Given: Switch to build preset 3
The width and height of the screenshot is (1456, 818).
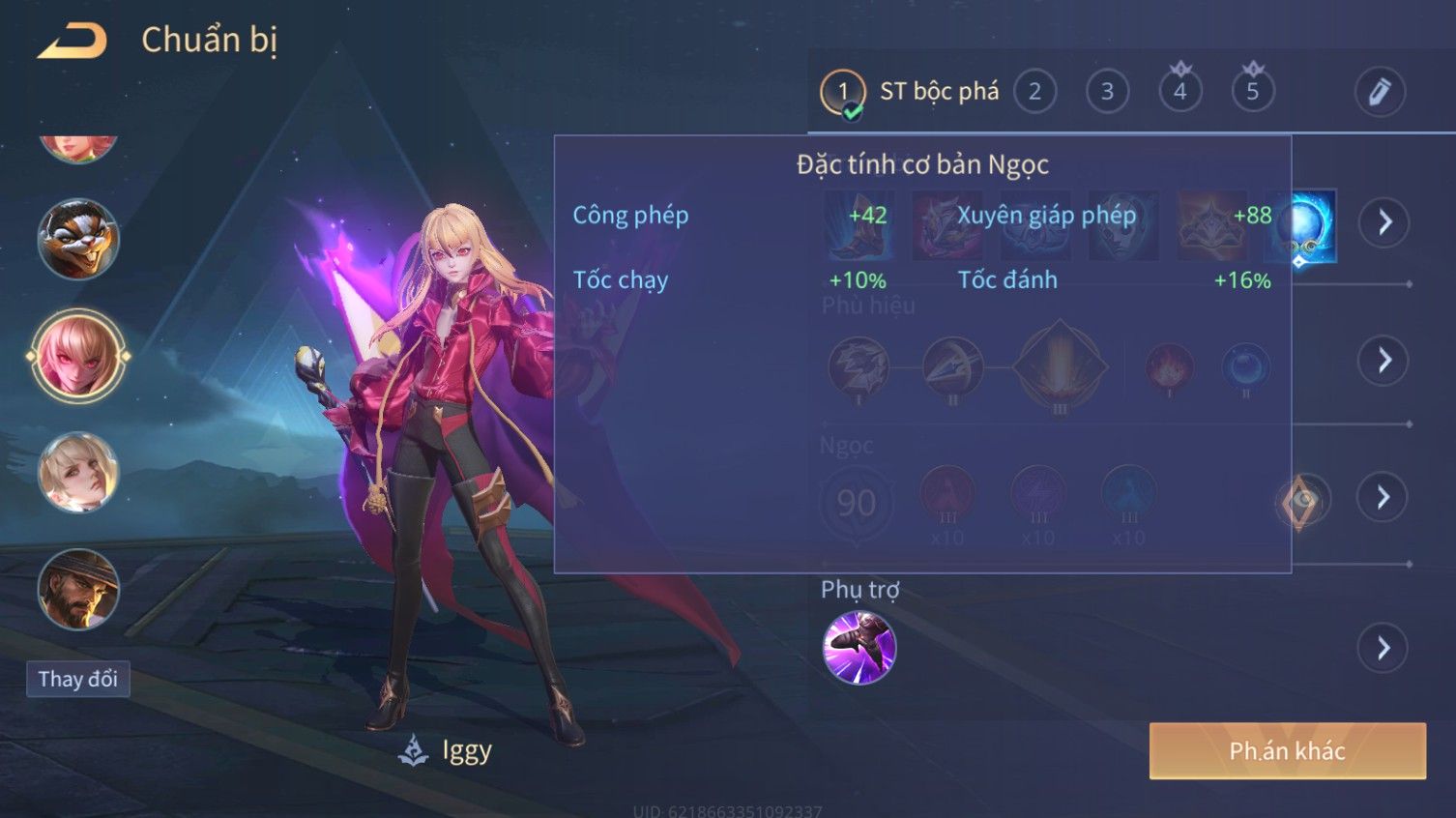Looking at the screenshot, I should 1107,92.
